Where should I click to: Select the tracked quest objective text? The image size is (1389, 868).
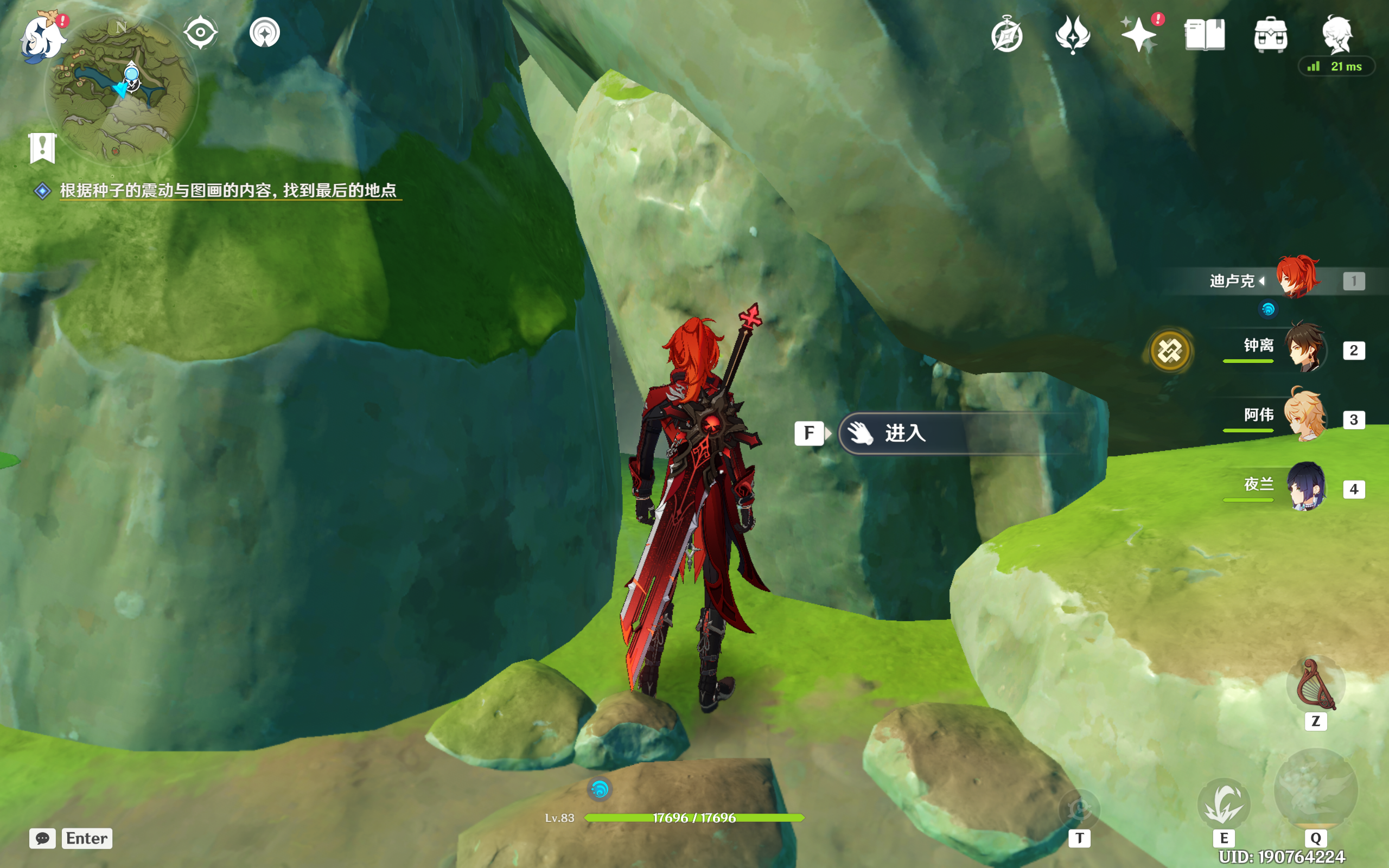pos(228,190)
